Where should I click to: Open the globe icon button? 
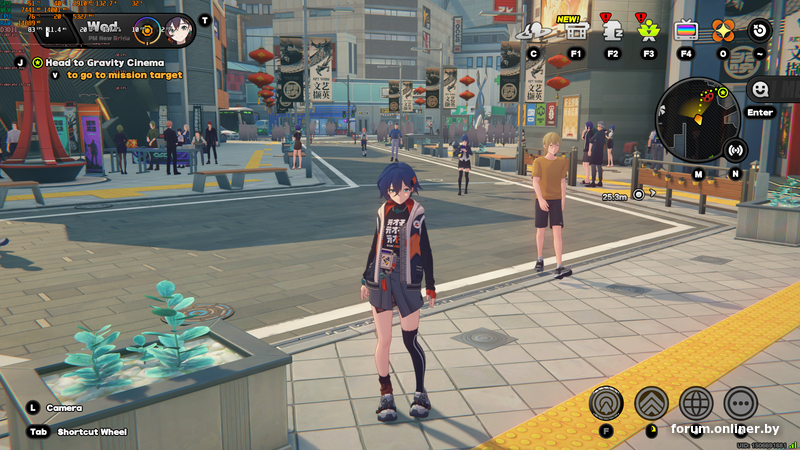(x=696, y=403)
